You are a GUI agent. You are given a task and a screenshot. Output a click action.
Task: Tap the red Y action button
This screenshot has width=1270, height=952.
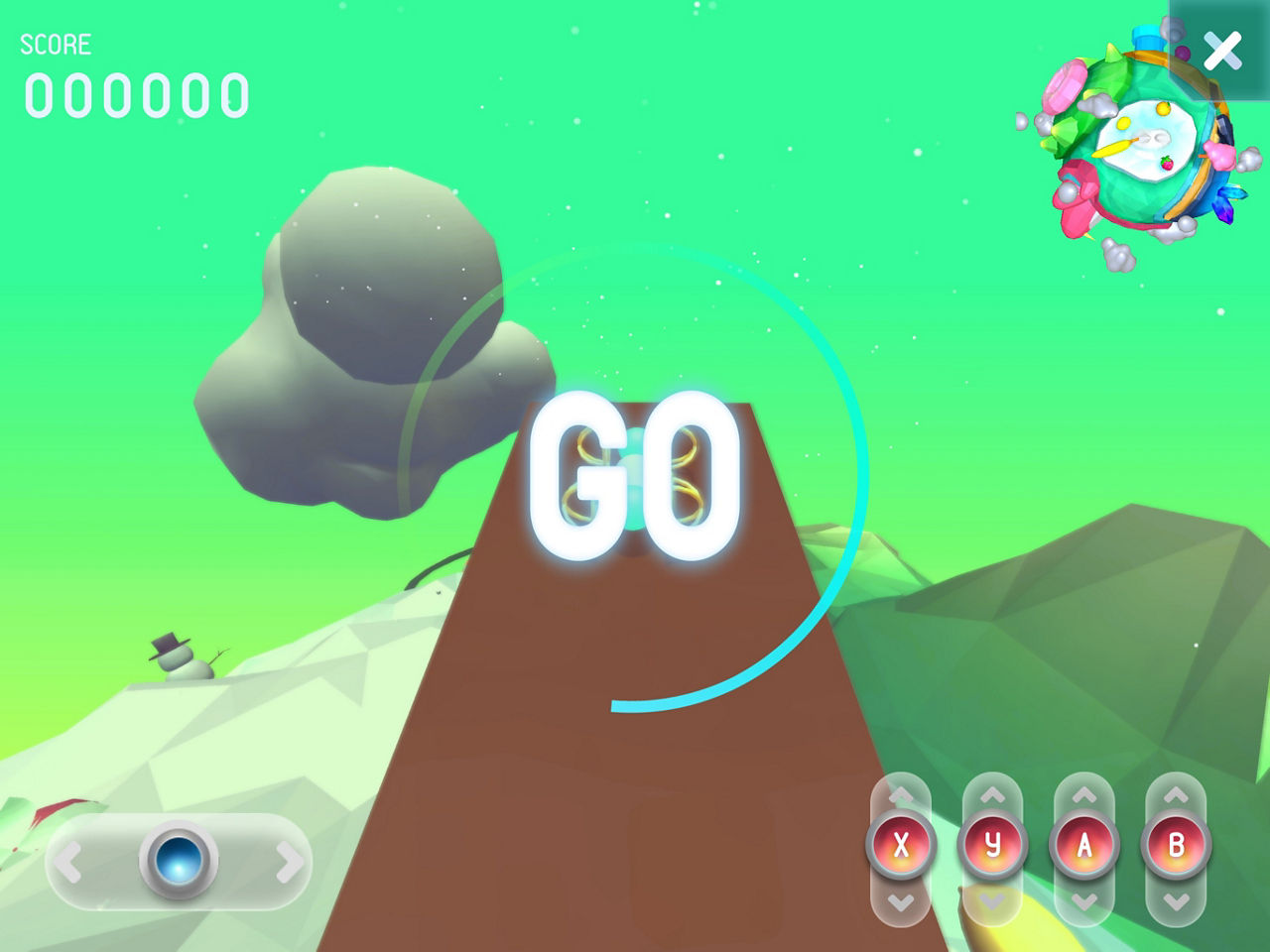click(x=992, y=846)
